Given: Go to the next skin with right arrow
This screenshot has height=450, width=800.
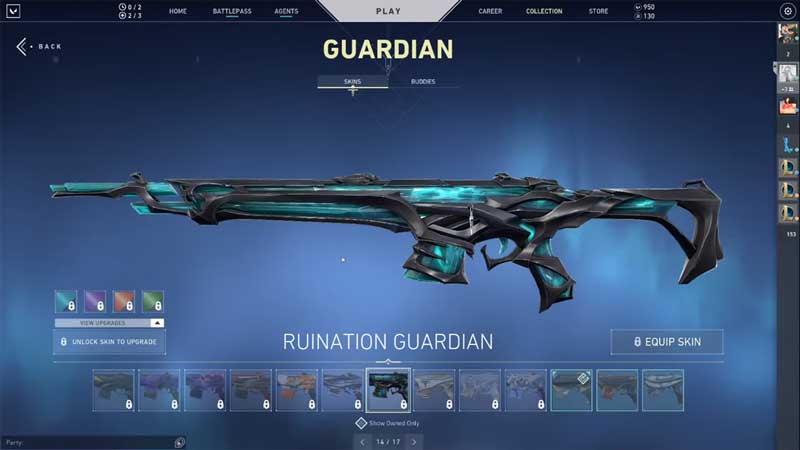Looking at the screenshot, I should (x=414, y=441).
